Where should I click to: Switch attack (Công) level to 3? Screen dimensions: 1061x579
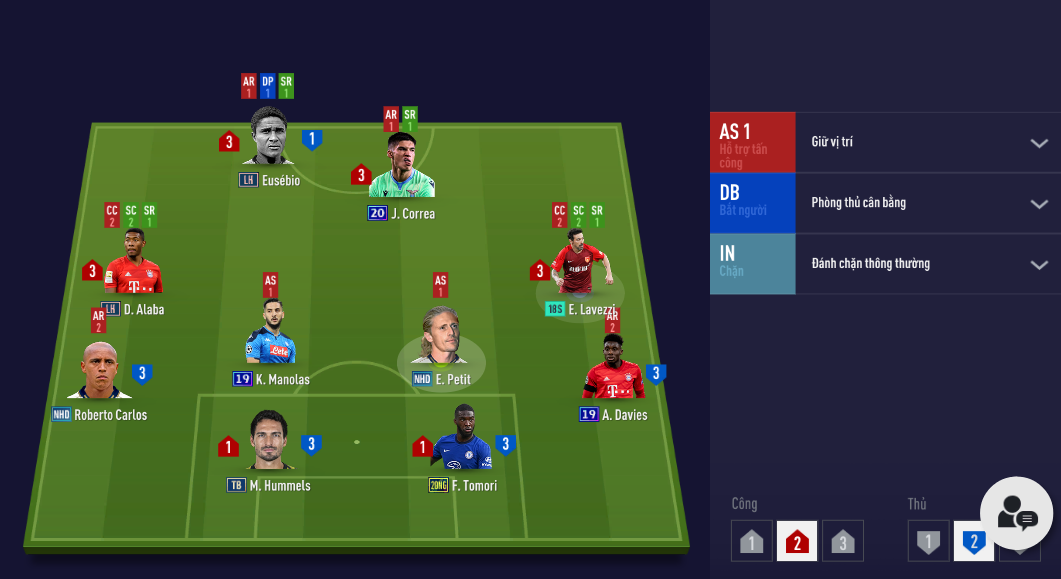843,542
